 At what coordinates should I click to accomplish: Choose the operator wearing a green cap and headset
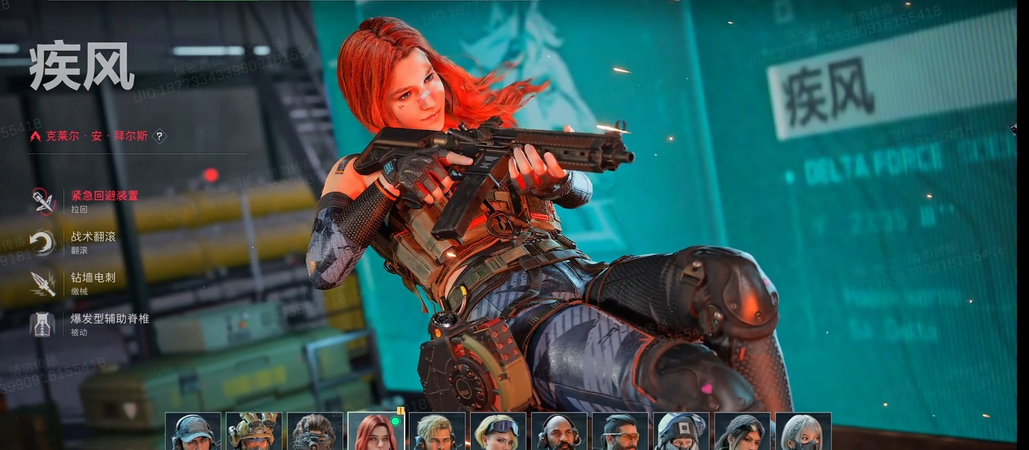click(x=192, y=432)
